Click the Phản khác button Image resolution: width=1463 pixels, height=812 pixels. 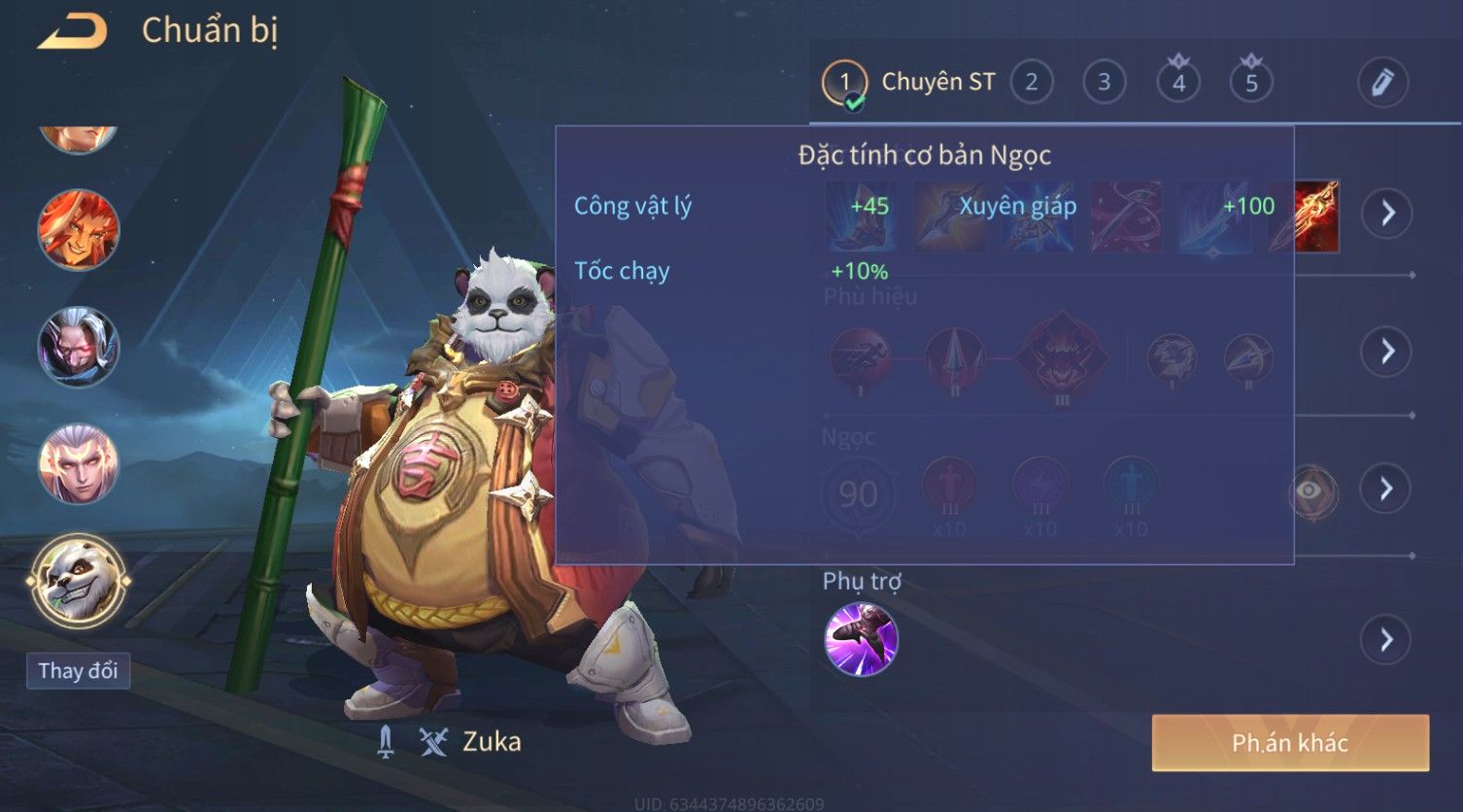click(1289, 743)
